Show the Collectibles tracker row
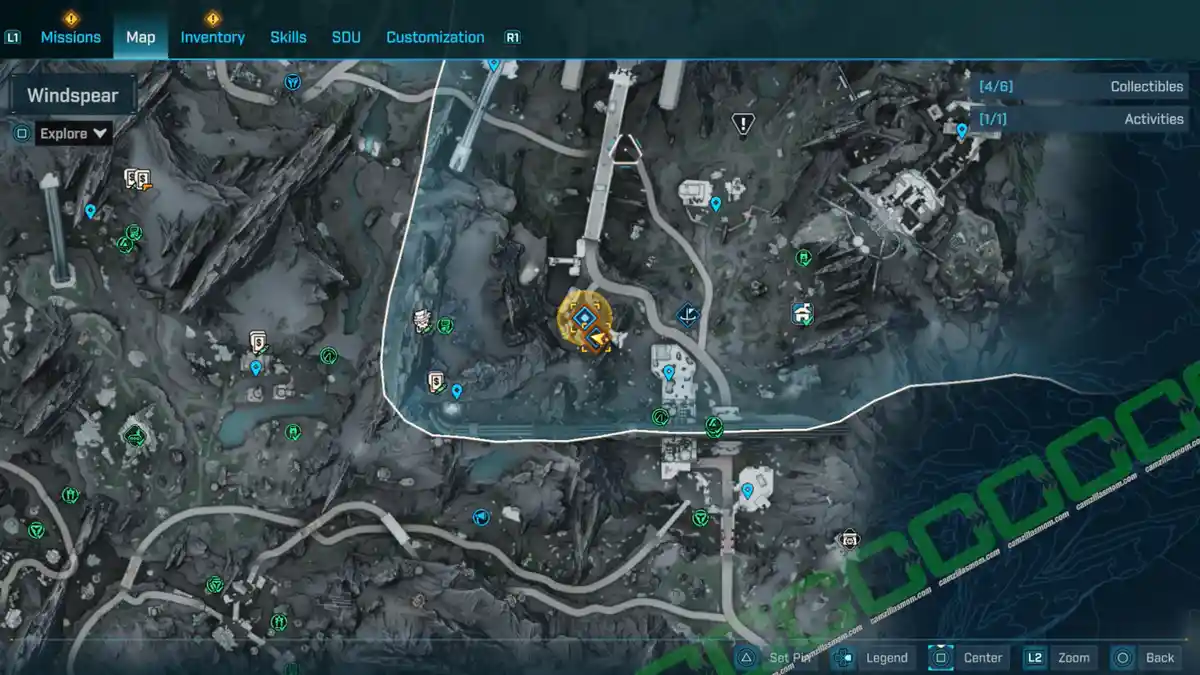 click(1080, 87)
